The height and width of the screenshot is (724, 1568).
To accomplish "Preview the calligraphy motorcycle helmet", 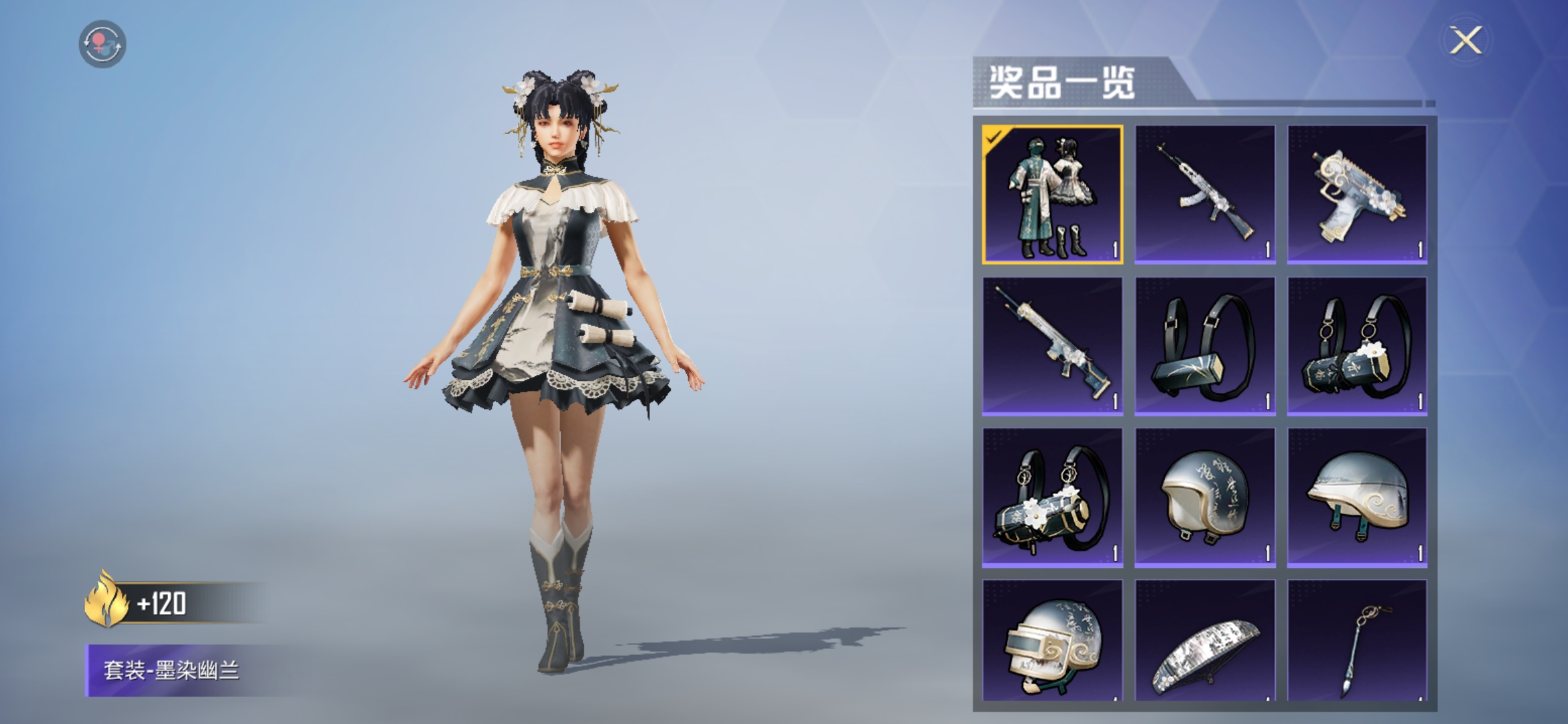I will coord(1205,497).
